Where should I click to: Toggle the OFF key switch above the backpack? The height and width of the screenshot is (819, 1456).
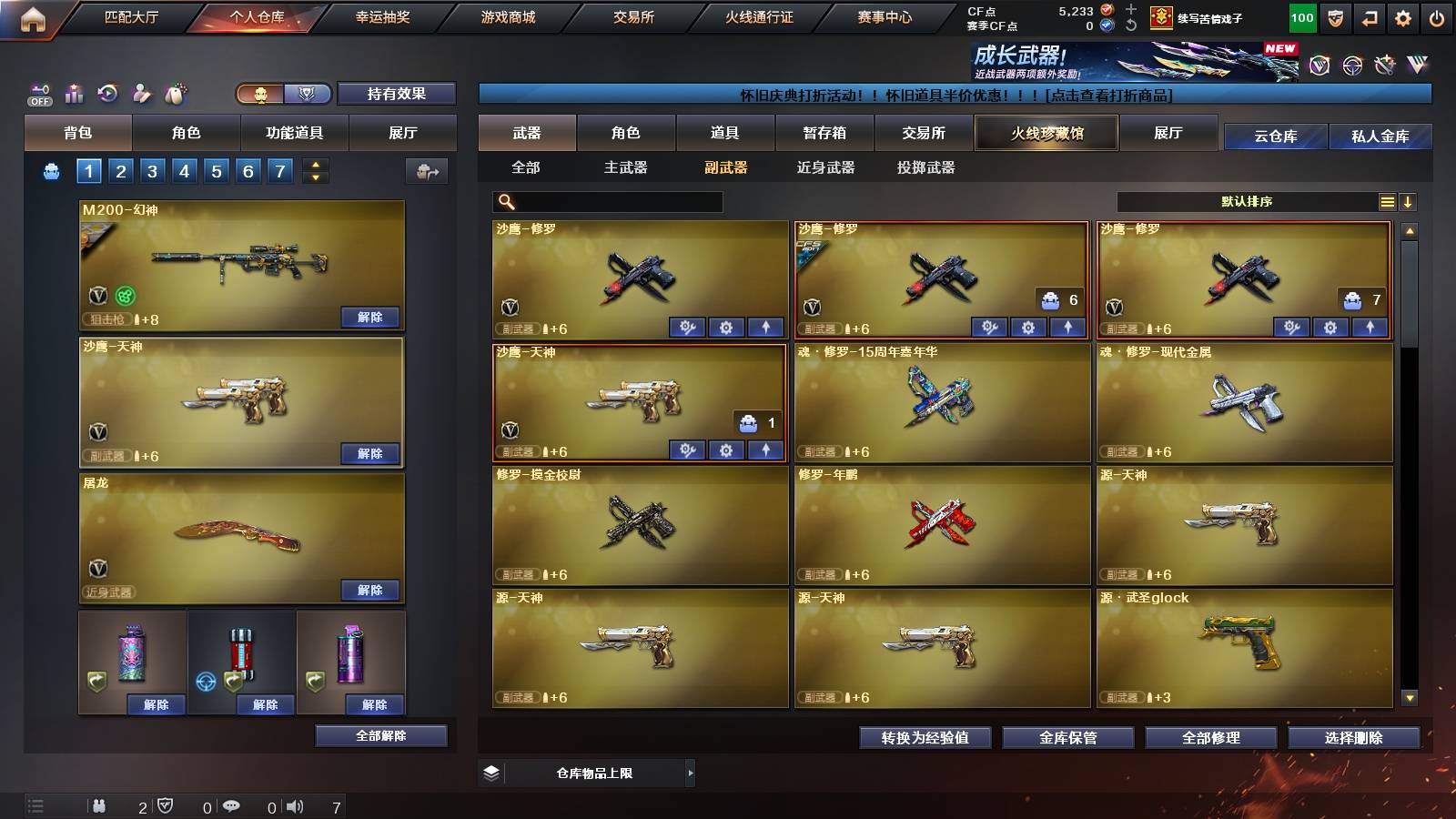pyautogui.click(x=37, y=92)
